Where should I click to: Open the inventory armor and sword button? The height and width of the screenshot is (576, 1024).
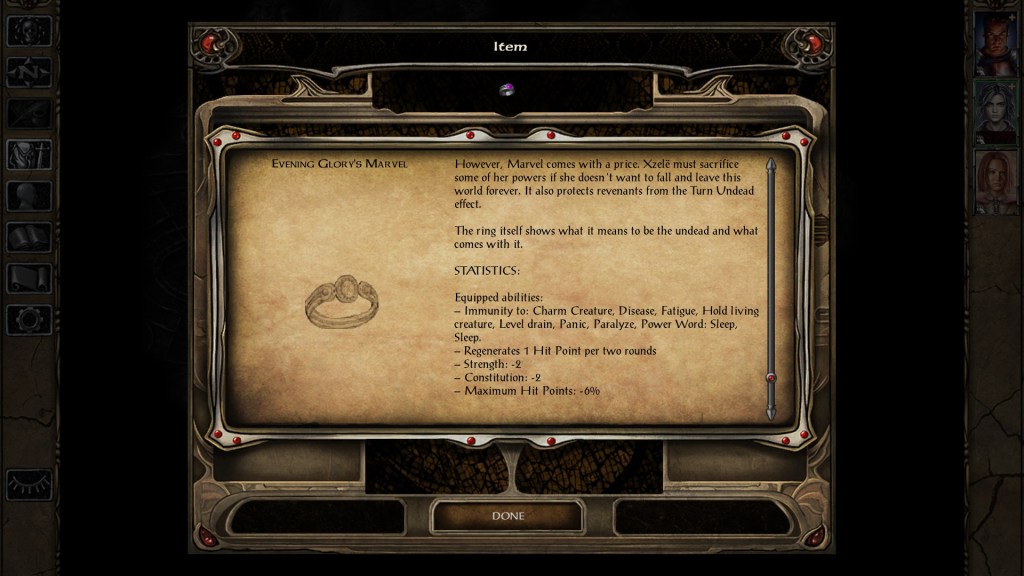pyautogui.click(x=28, y=155)
